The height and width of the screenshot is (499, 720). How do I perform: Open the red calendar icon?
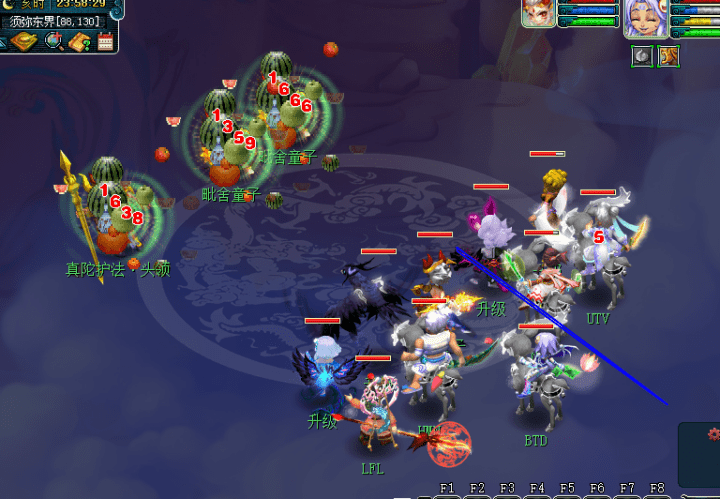pos(105,41)
